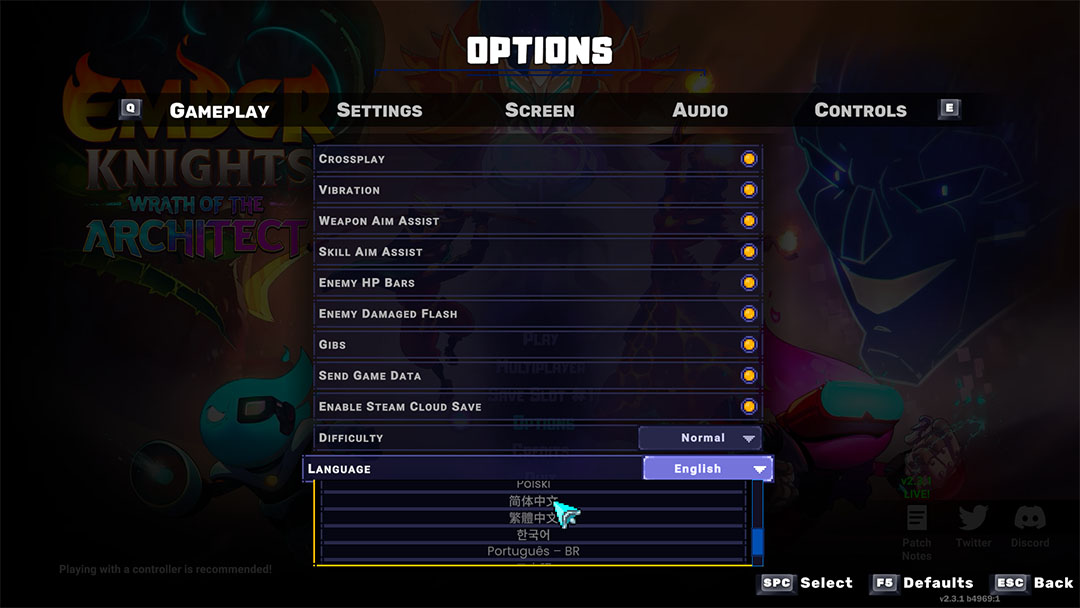Image resolution: width=1080 pixels, height=608 pixels.
Task: Toggle Enable Steam Cloud Save
Action: 749,407
